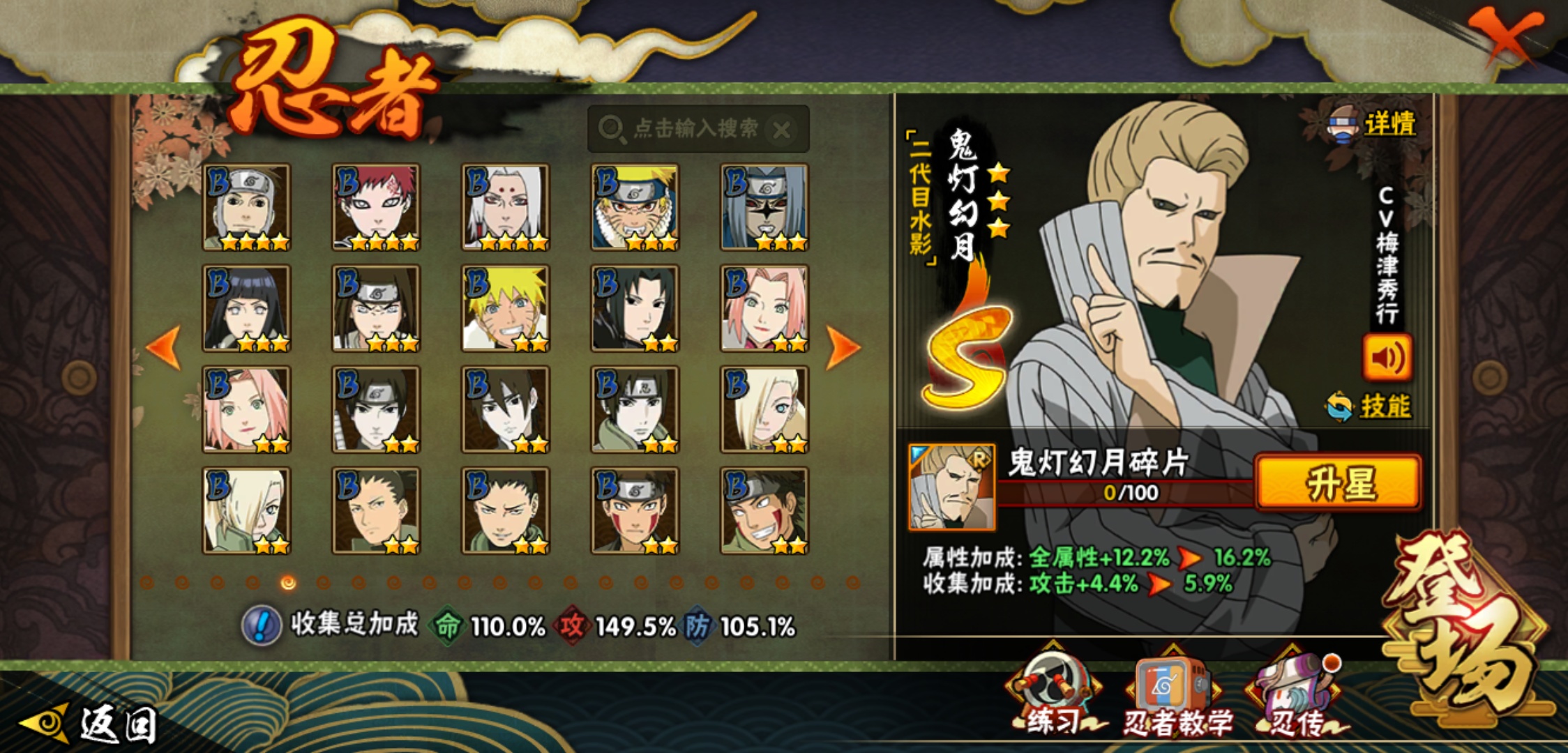
Task: Tap the 升星 star-up button
Action: 1338,482
